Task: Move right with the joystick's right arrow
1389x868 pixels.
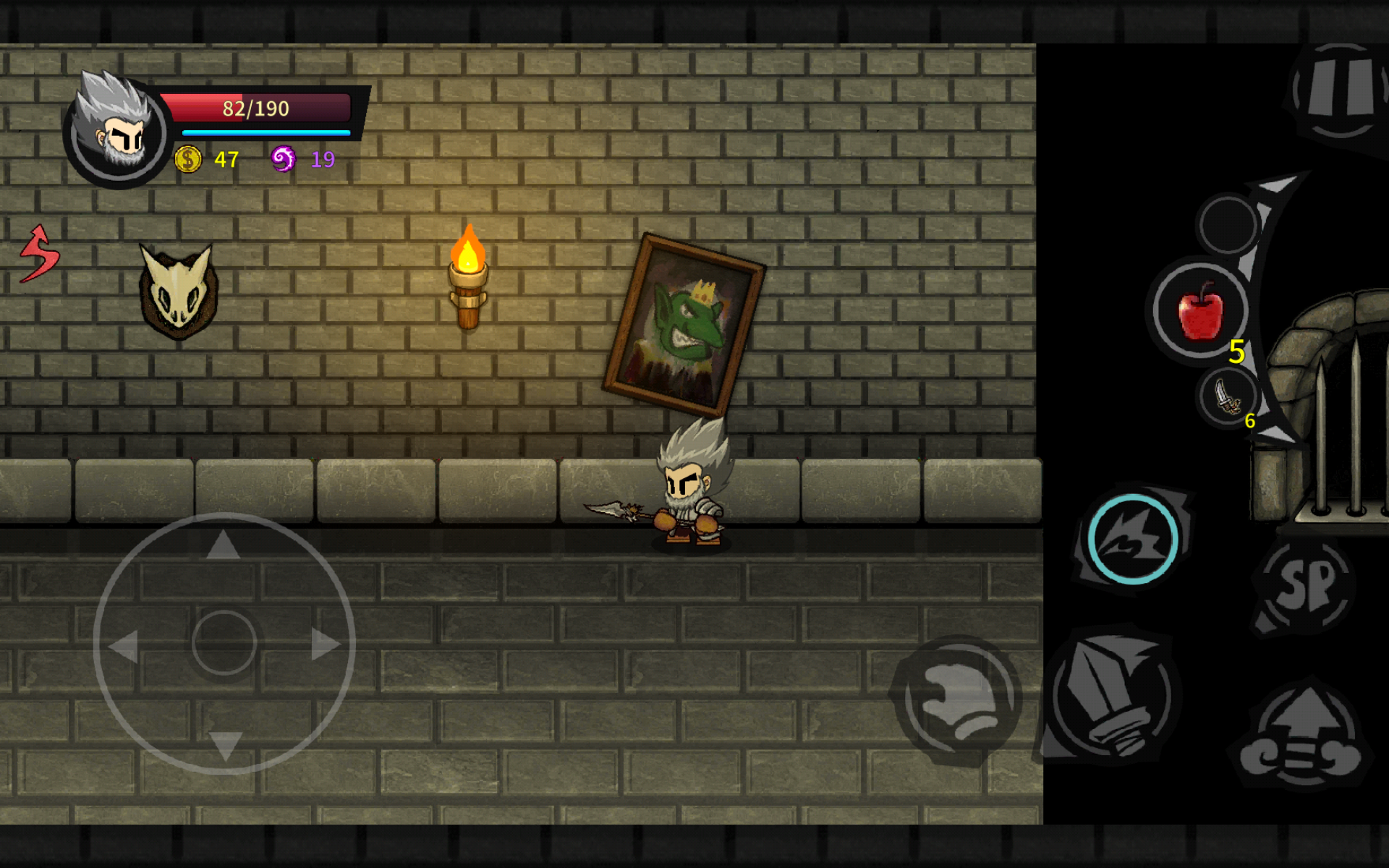Action: [325, 643]
